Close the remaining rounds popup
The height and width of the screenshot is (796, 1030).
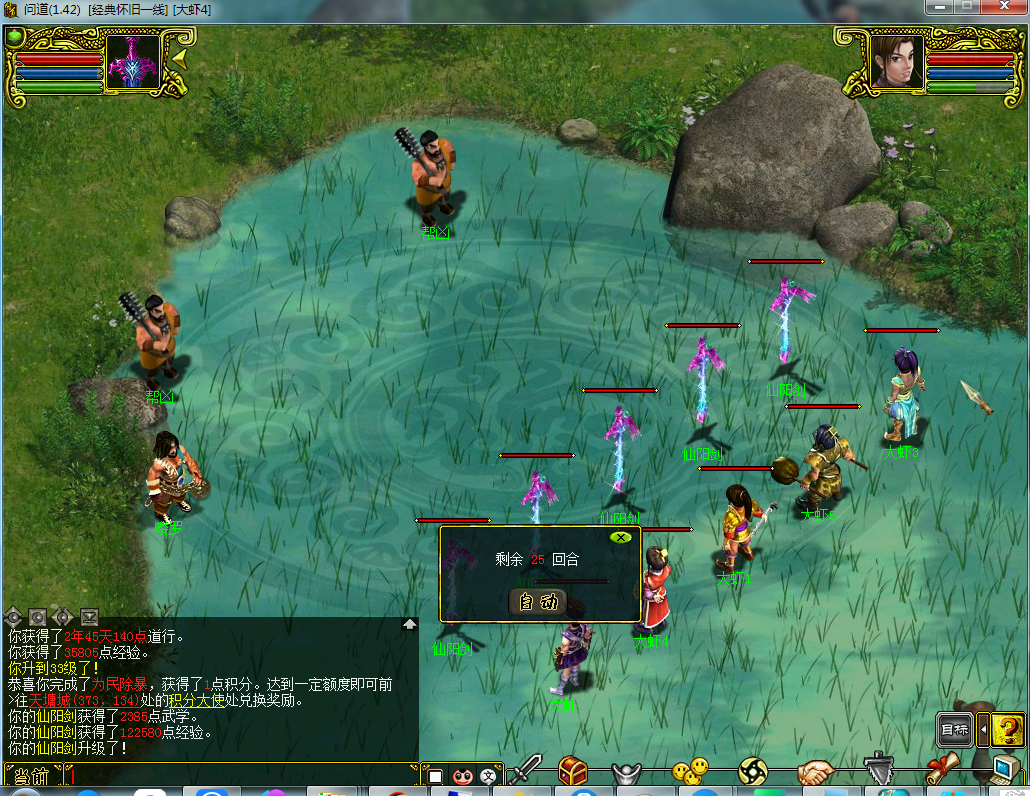621,537
